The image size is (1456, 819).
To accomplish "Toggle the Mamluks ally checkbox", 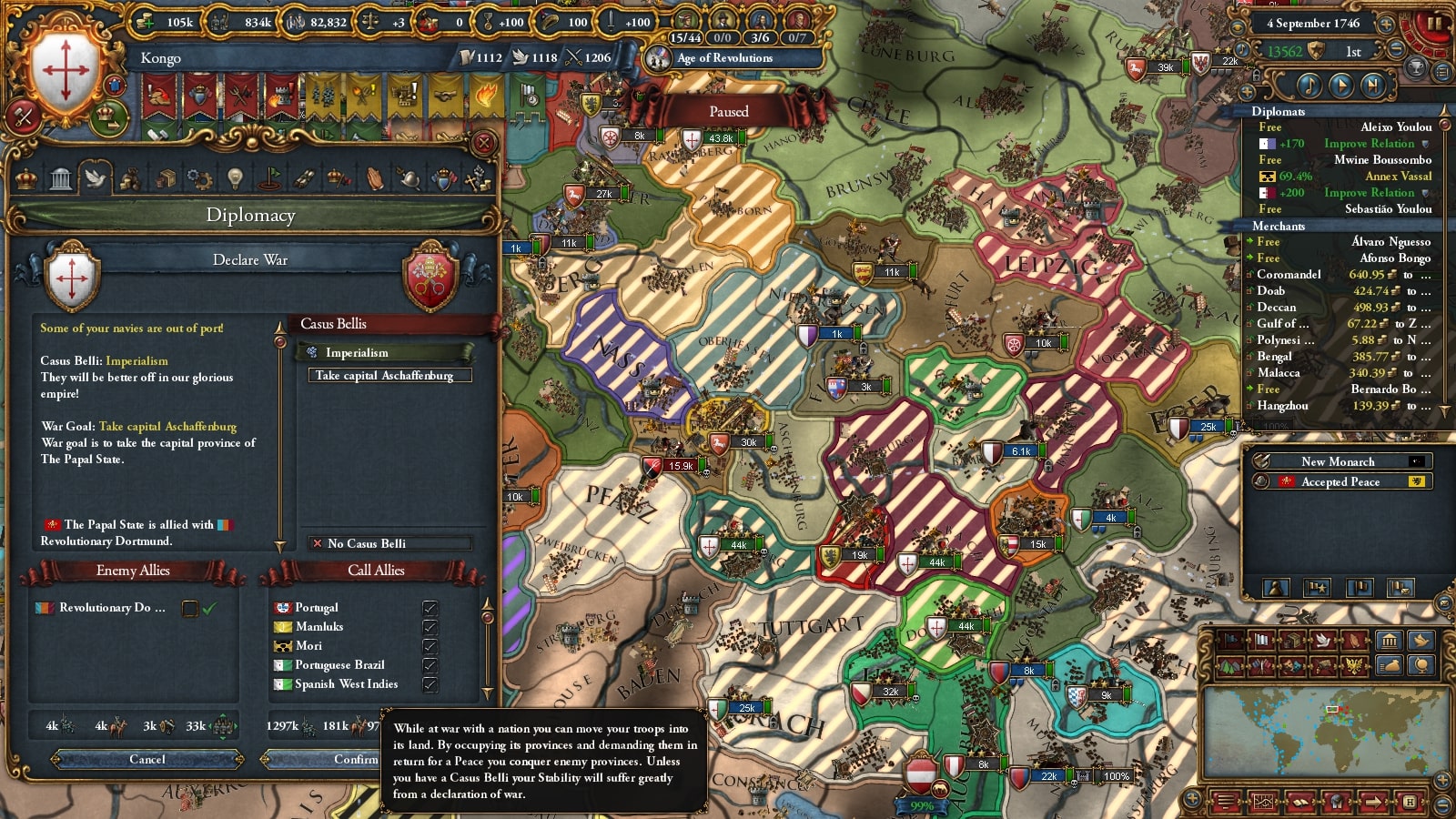I will (430, 627).
